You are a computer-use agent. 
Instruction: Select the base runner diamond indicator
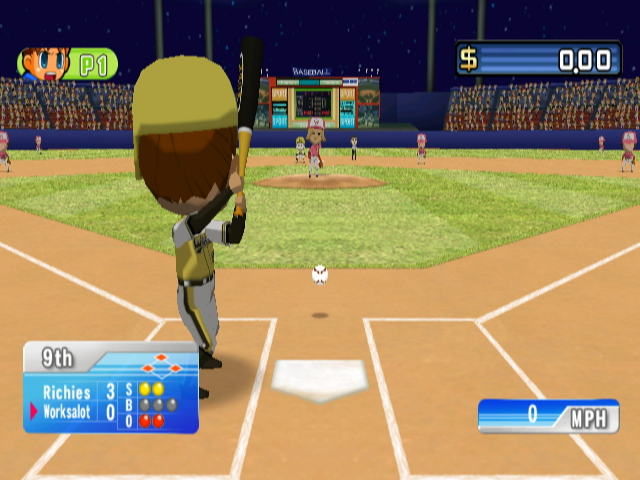[x=162, y=364]
